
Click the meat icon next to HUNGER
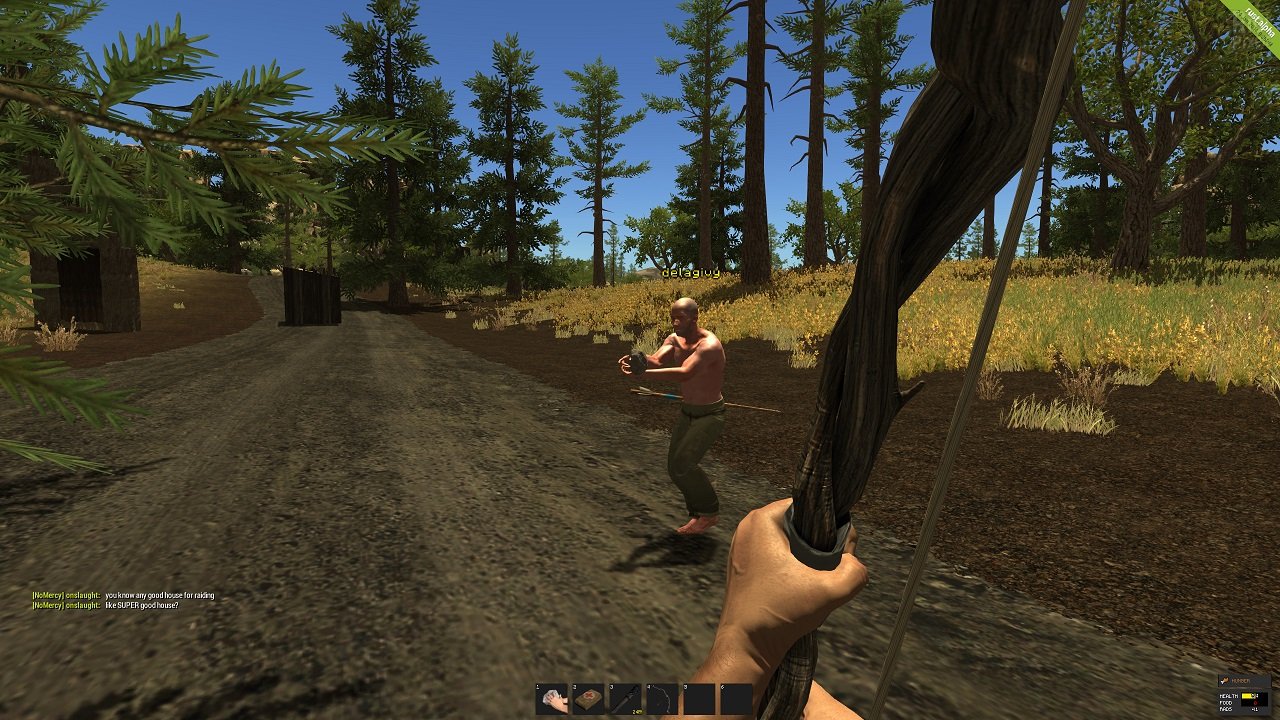[x=1226, y=680]
